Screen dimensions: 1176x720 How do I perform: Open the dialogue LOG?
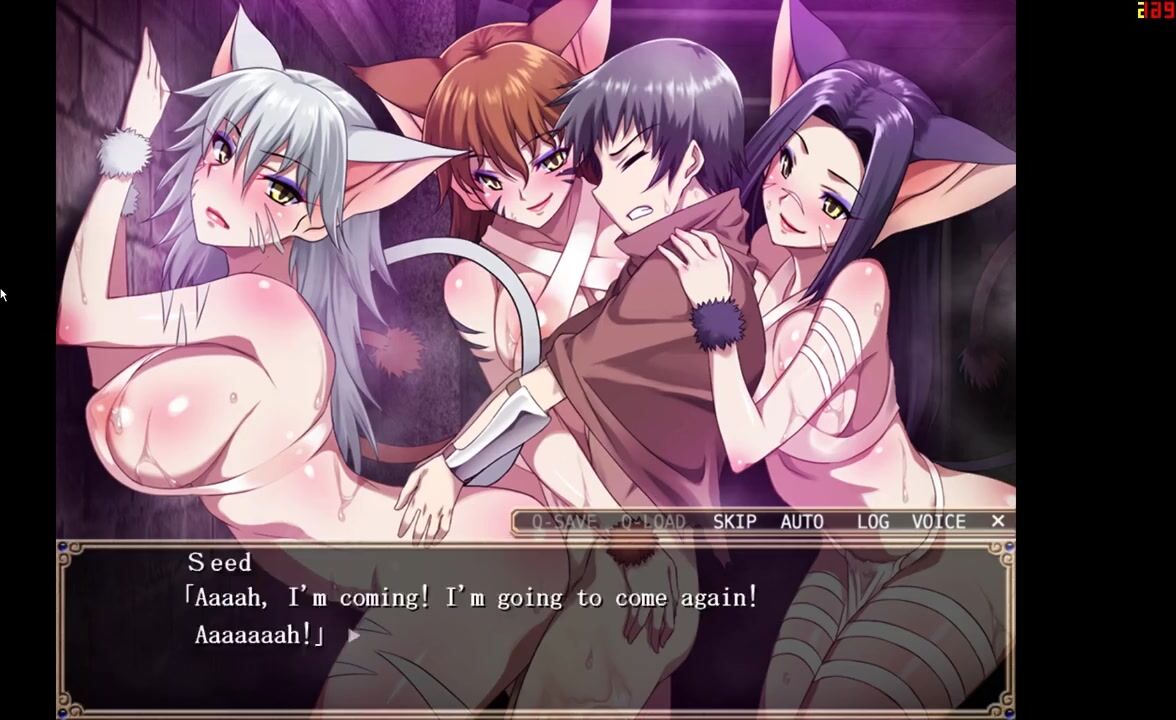pyautogui.click(x=872, y=522)
